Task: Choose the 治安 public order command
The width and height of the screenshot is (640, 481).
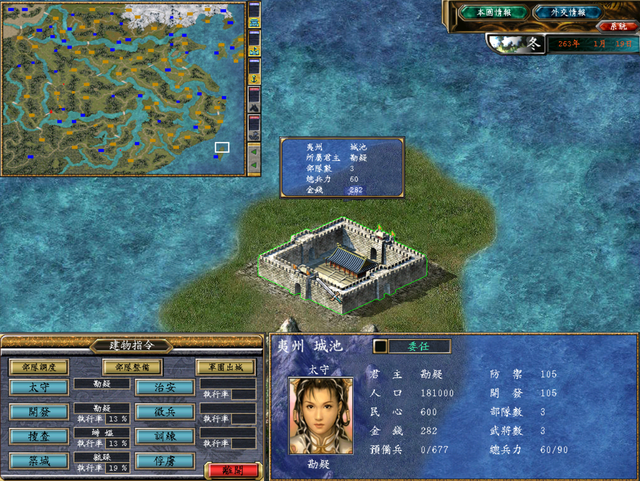Action: pos(164,387)
